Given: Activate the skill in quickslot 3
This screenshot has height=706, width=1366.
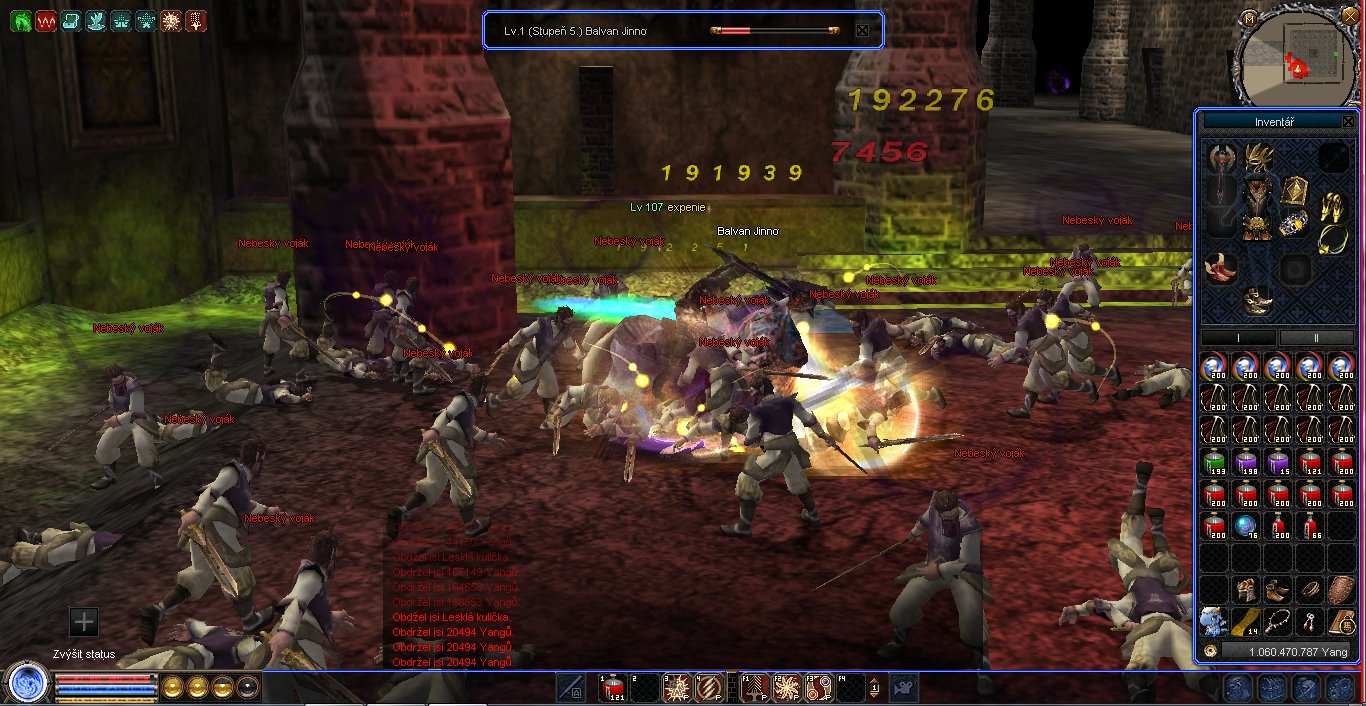Looking at the screenshot, I should coord(679,687).
